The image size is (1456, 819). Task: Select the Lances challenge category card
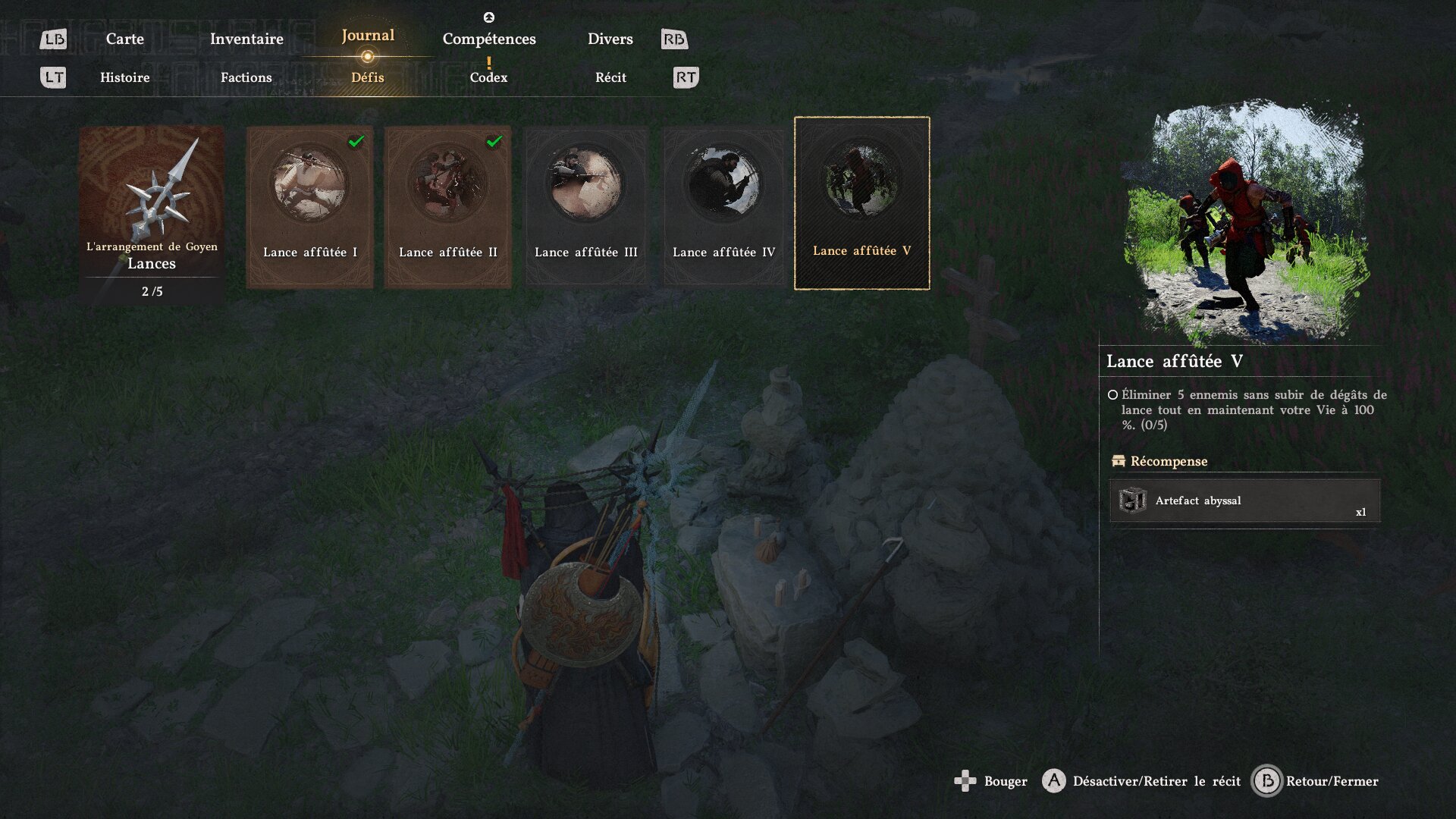point(152,214)
